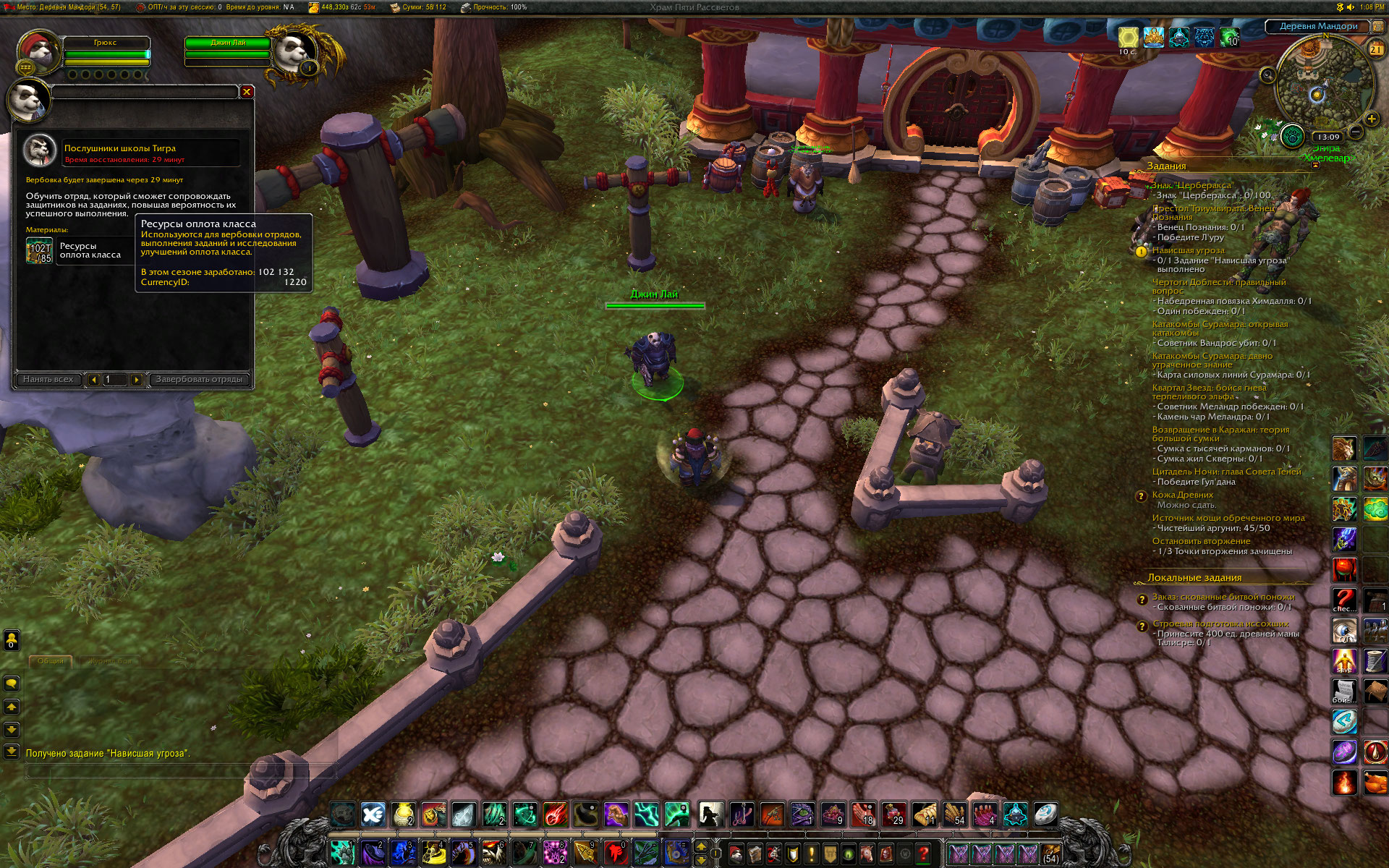
Task: Open the backpack bag slot showing 54
Action: [x=1050, y=854]
